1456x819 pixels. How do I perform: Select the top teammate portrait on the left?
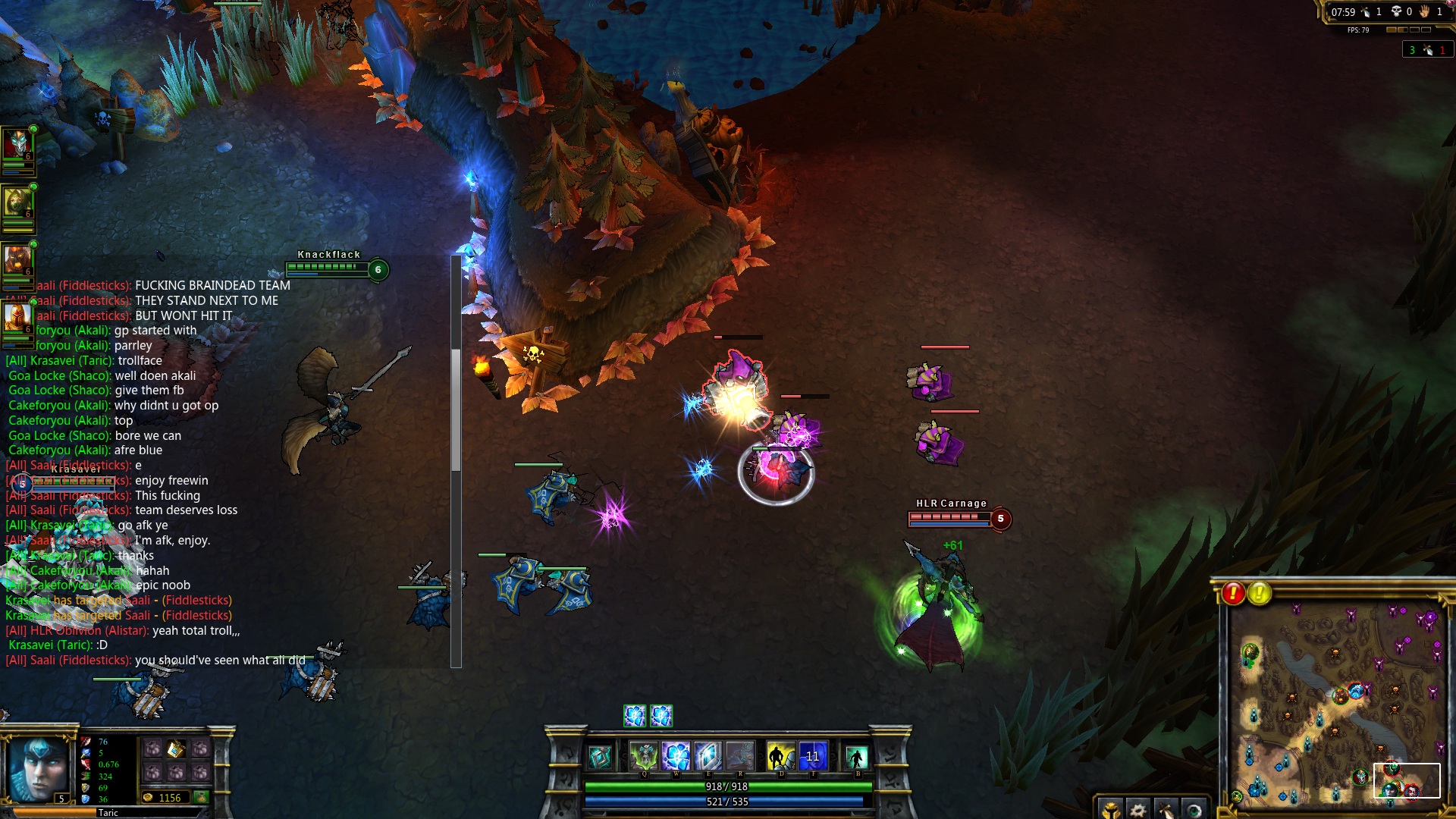[x=17, y=144]
